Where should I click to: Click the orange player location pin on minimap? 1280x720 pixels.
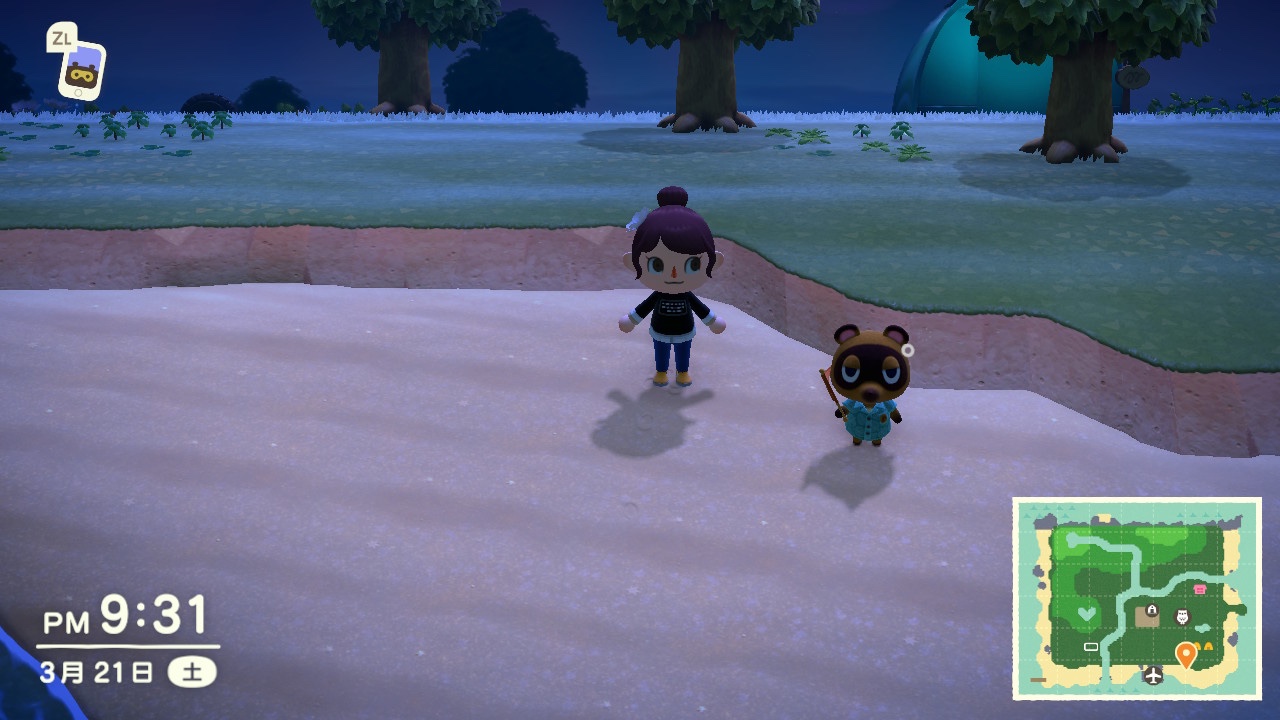(x=1186, y=654)
